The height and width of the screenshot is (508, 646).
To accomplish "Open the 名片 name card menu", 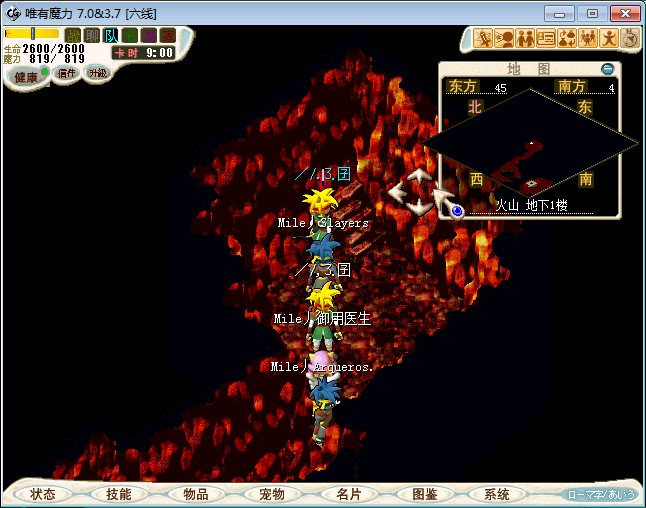I will (348, 494).
